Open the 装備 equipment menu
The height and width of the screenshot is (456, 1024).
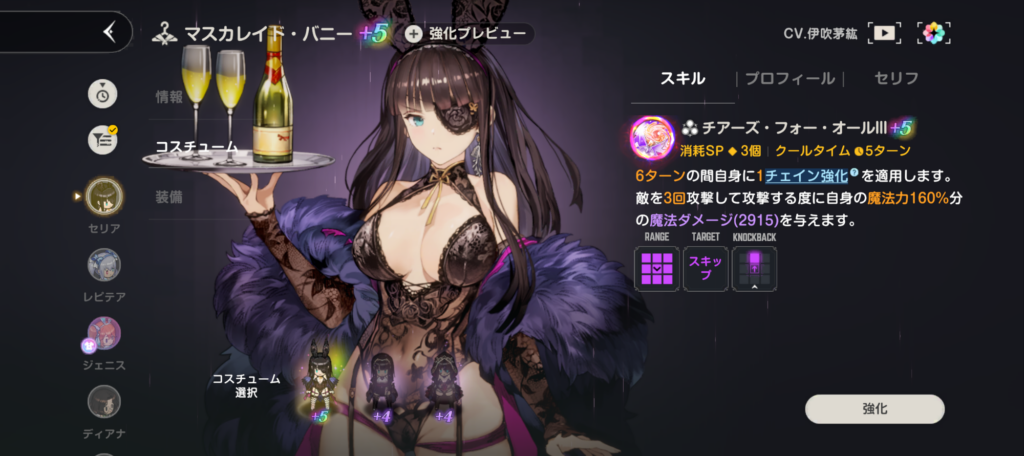(x=169, y=197)
